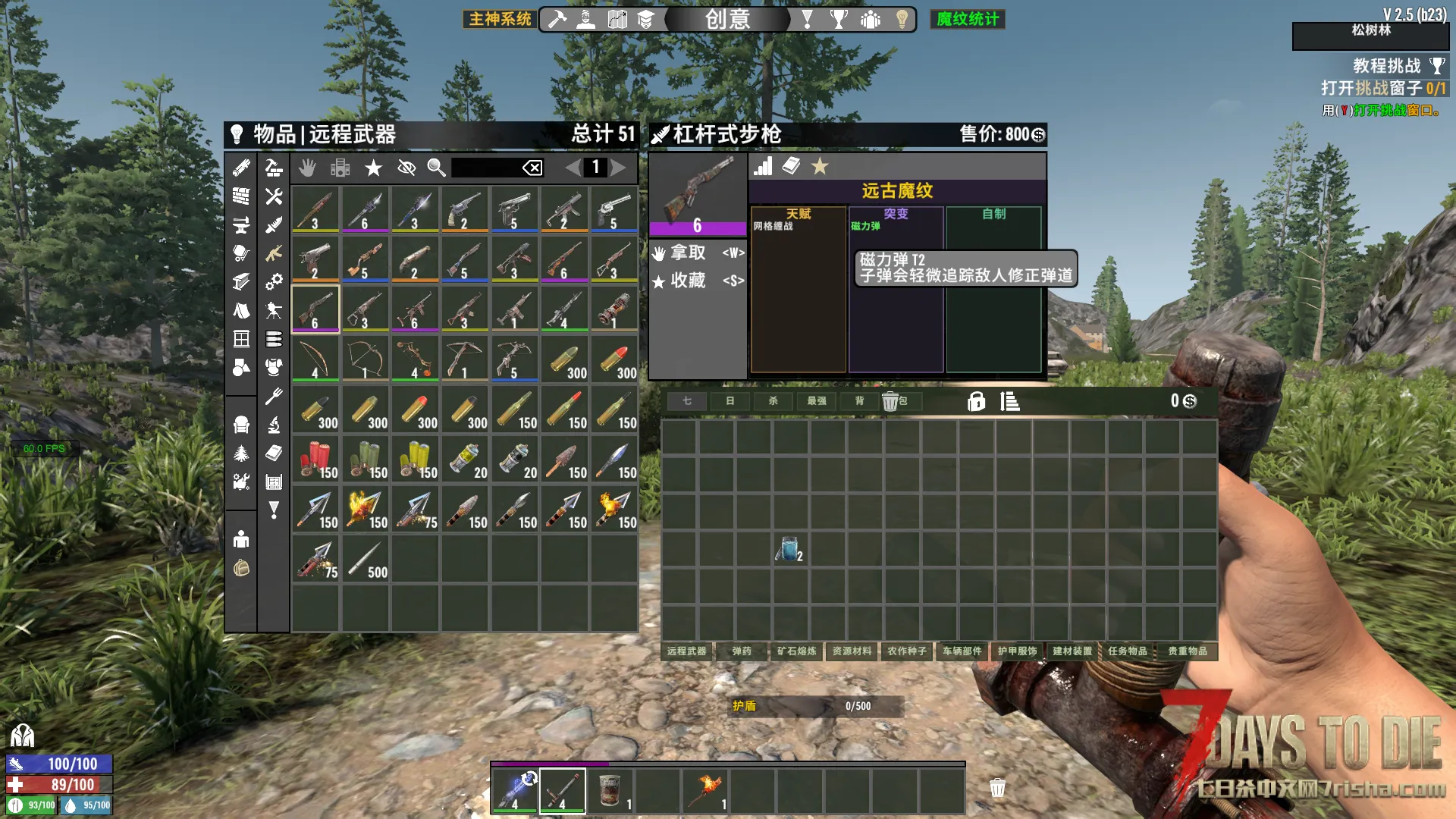Sort the backpack with sort icon
The image size is (1456, 819).
click(1009, 401)
